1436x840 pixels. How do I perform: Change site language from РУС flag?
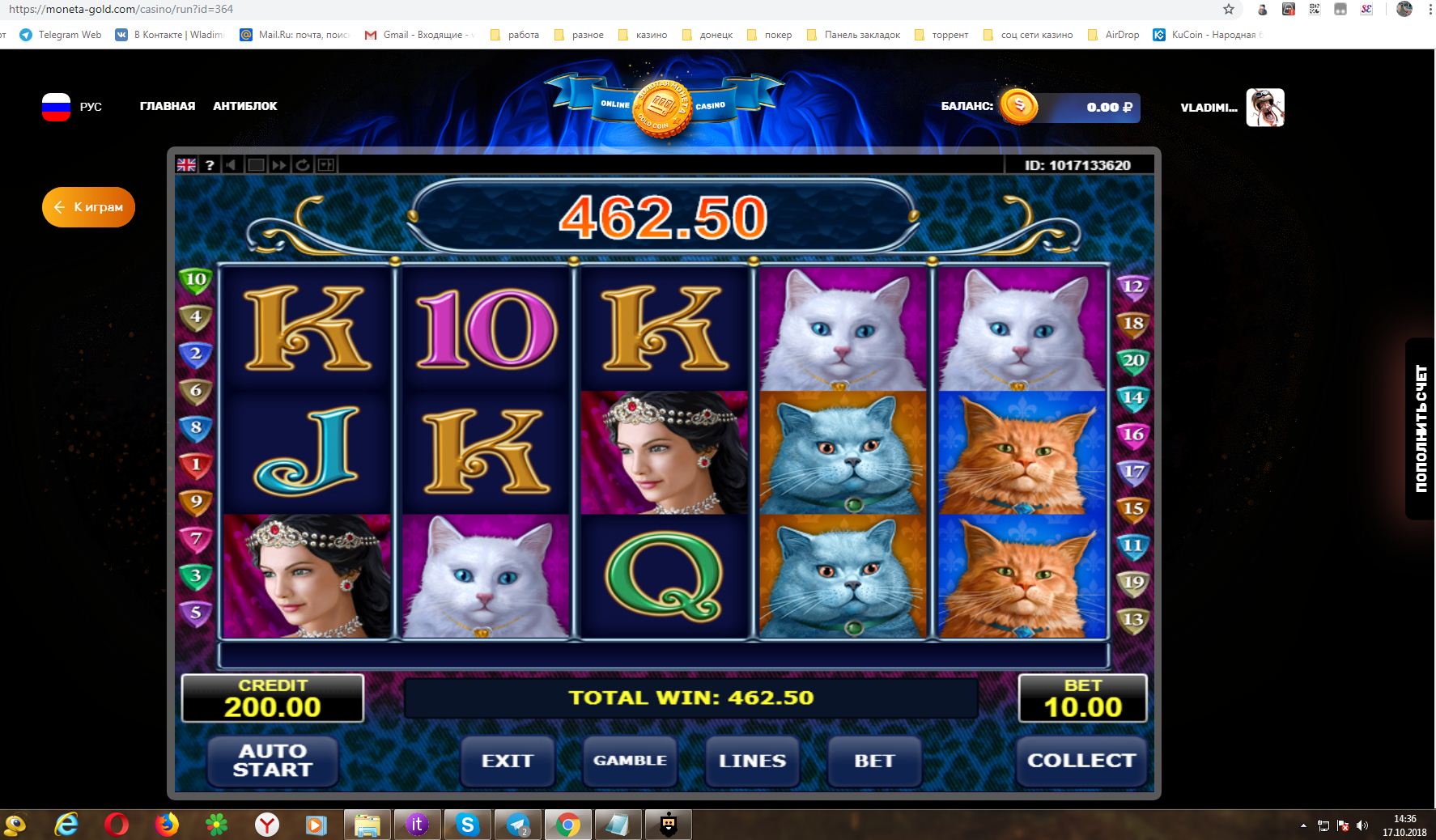click(x=57, y=107)
